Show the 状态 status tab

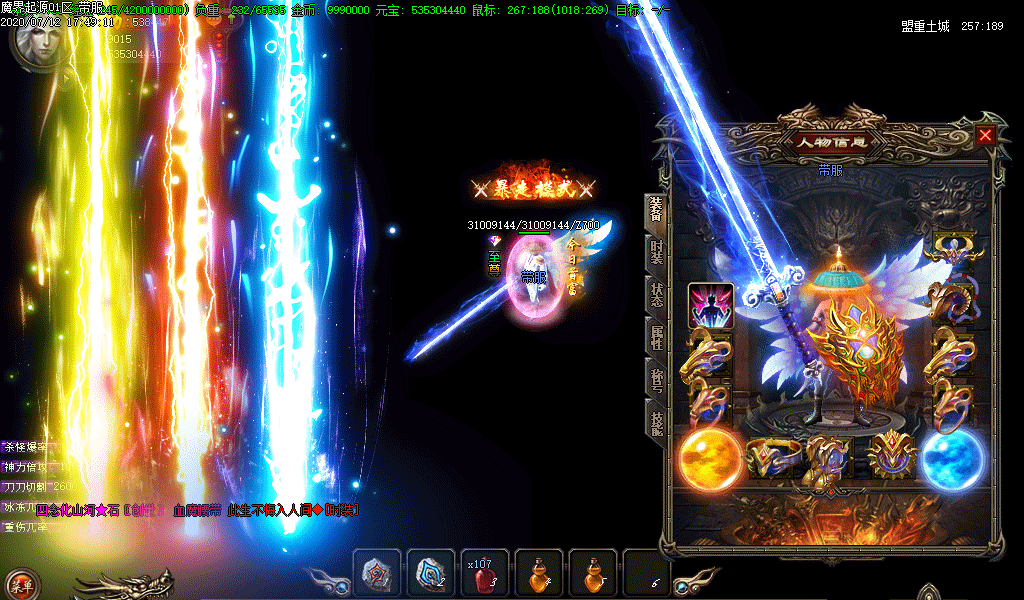pos(656,295)
